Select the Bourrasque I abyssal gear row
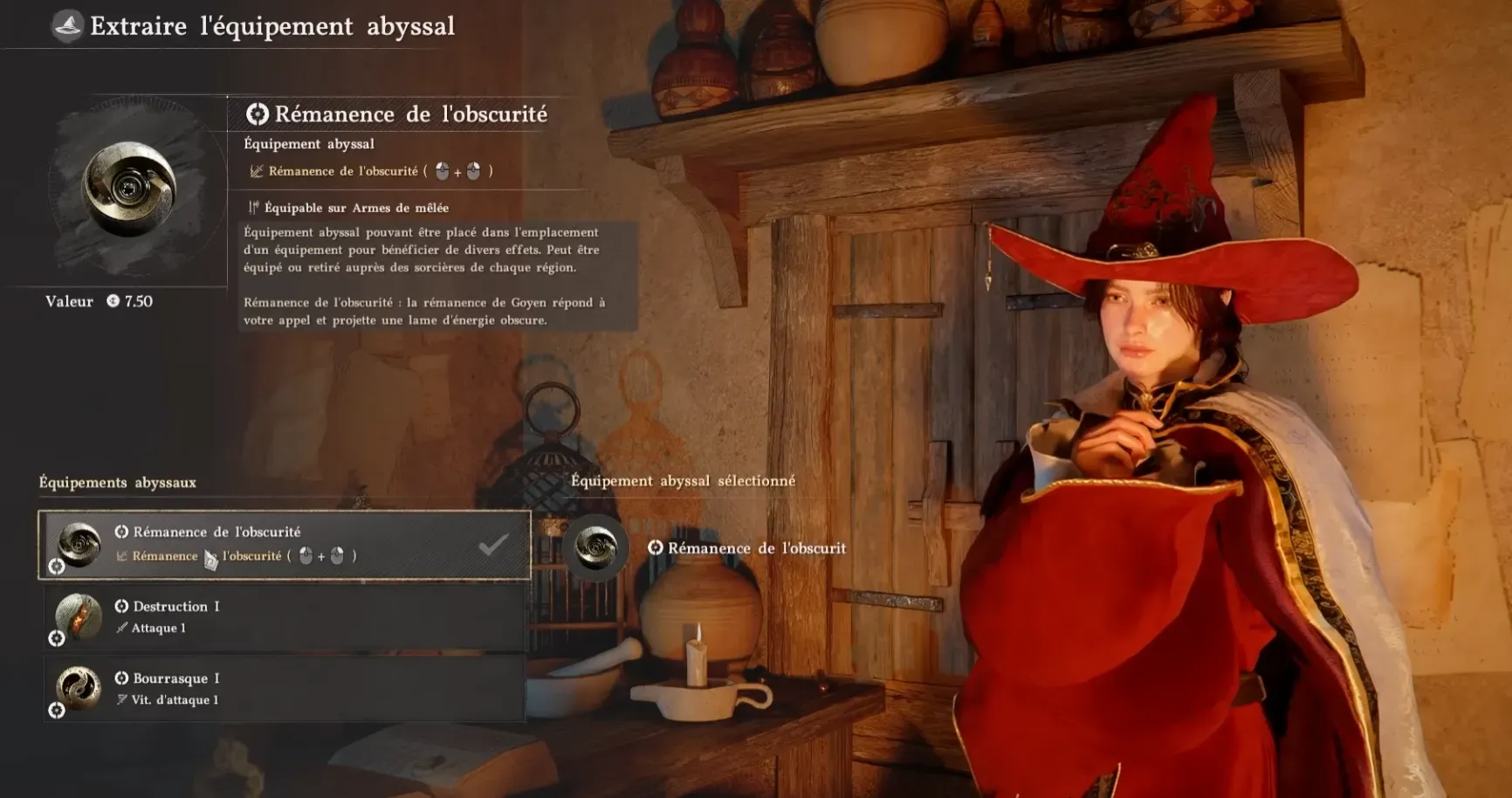 point(284,689)
